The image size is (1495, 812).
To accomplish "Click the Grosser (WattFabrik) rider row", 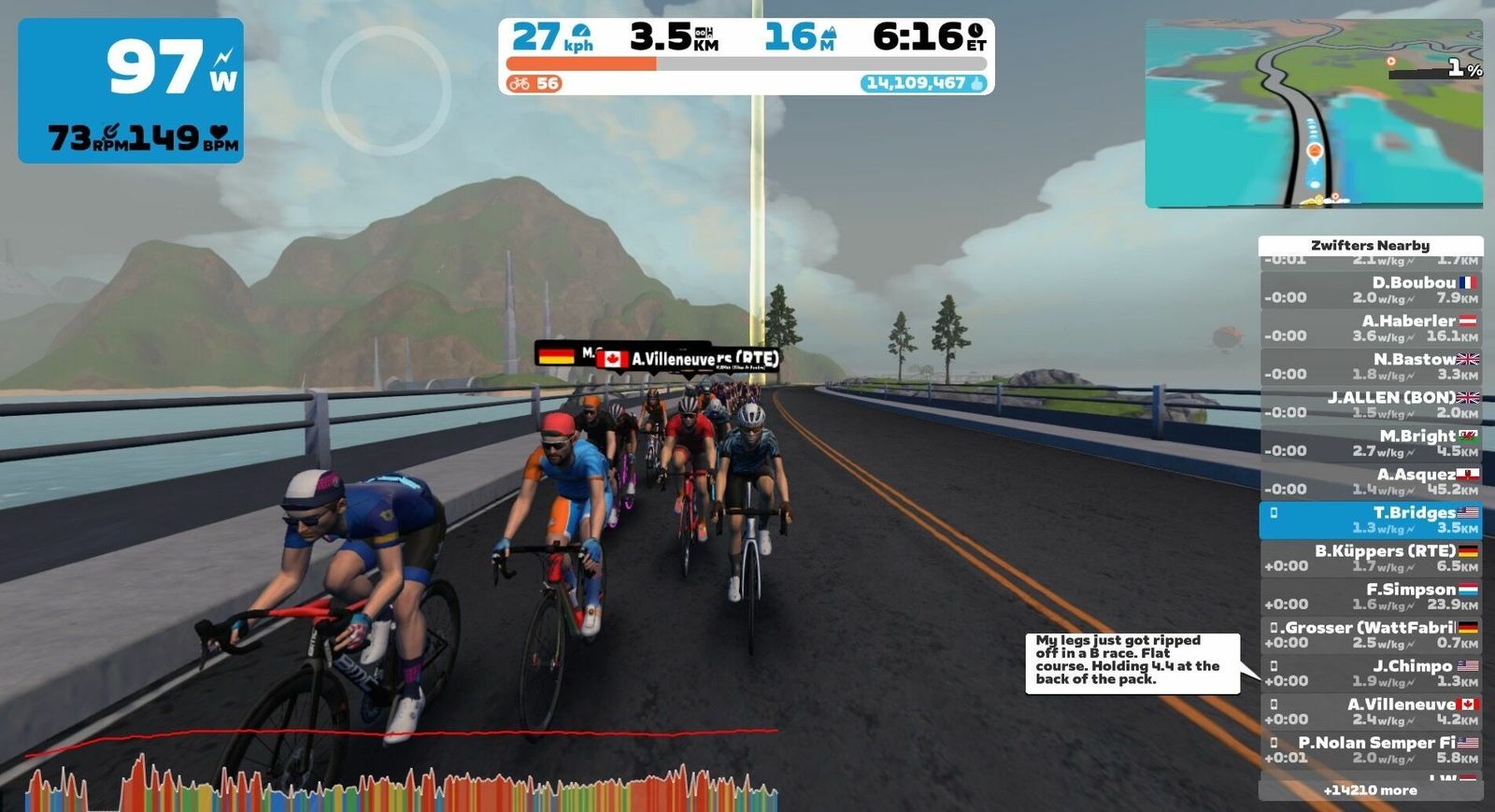I will coord(1371,634).
